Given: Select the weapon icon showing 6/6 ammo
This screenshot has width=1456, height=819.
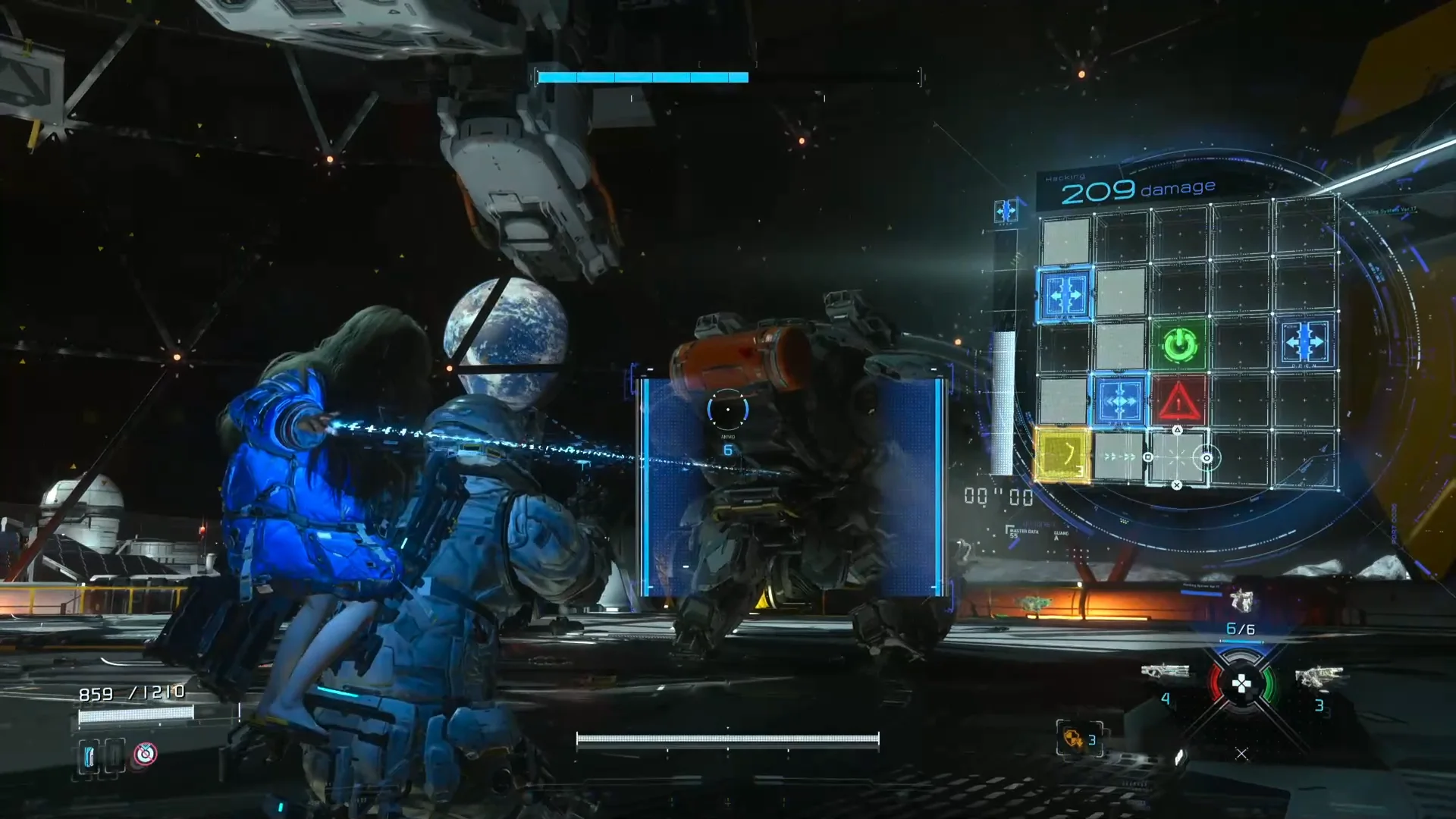Looking at the screenshot, I should (1241, 601).
